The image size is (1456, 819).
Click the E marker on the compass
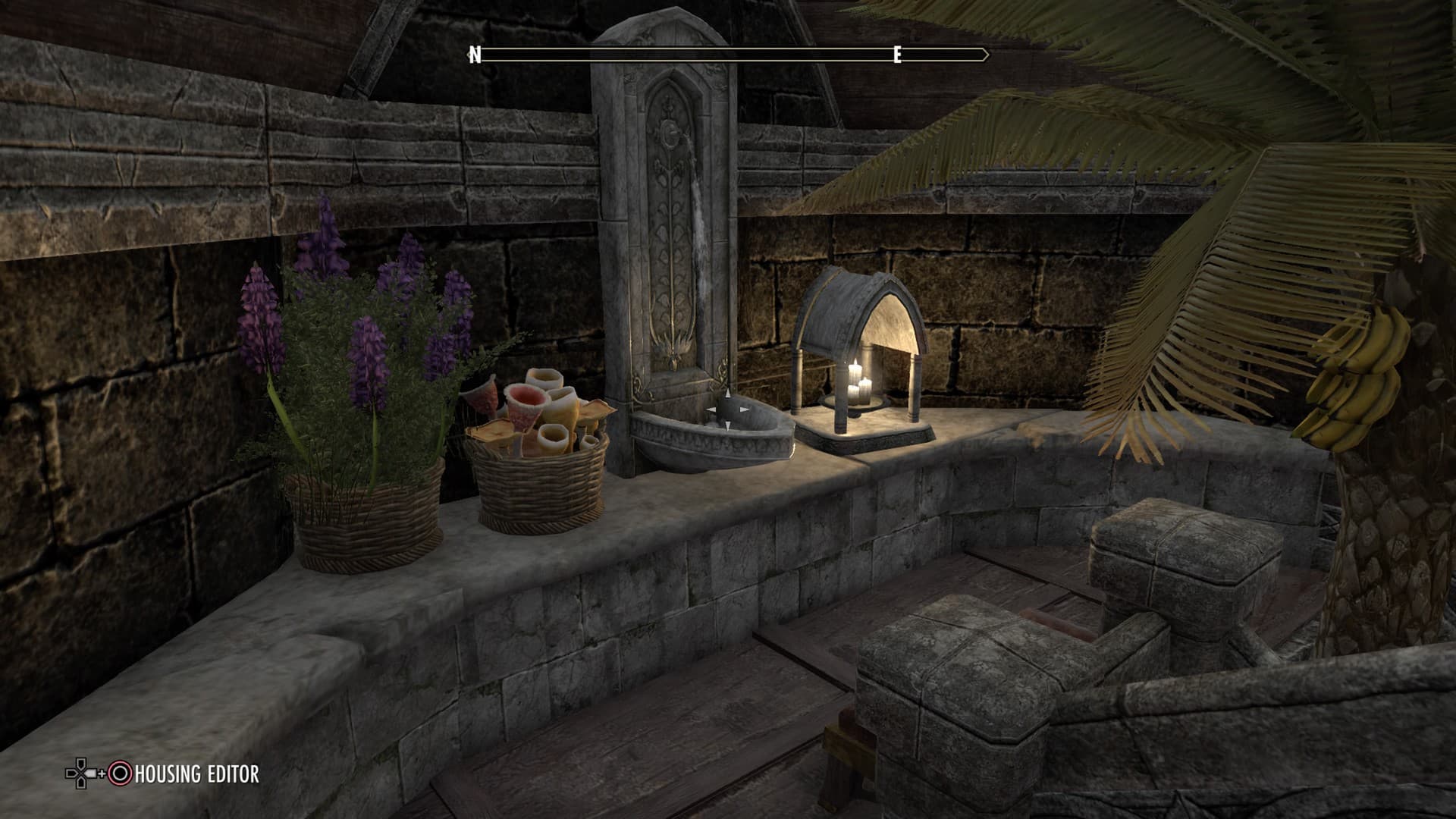click(897, 55)
